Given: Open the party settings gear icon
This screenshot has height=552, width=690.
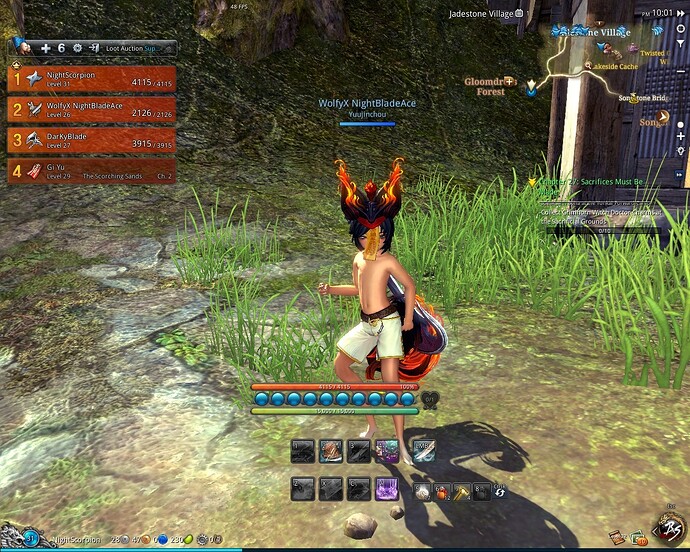Looking at the screenshot, I should point(77,47).
